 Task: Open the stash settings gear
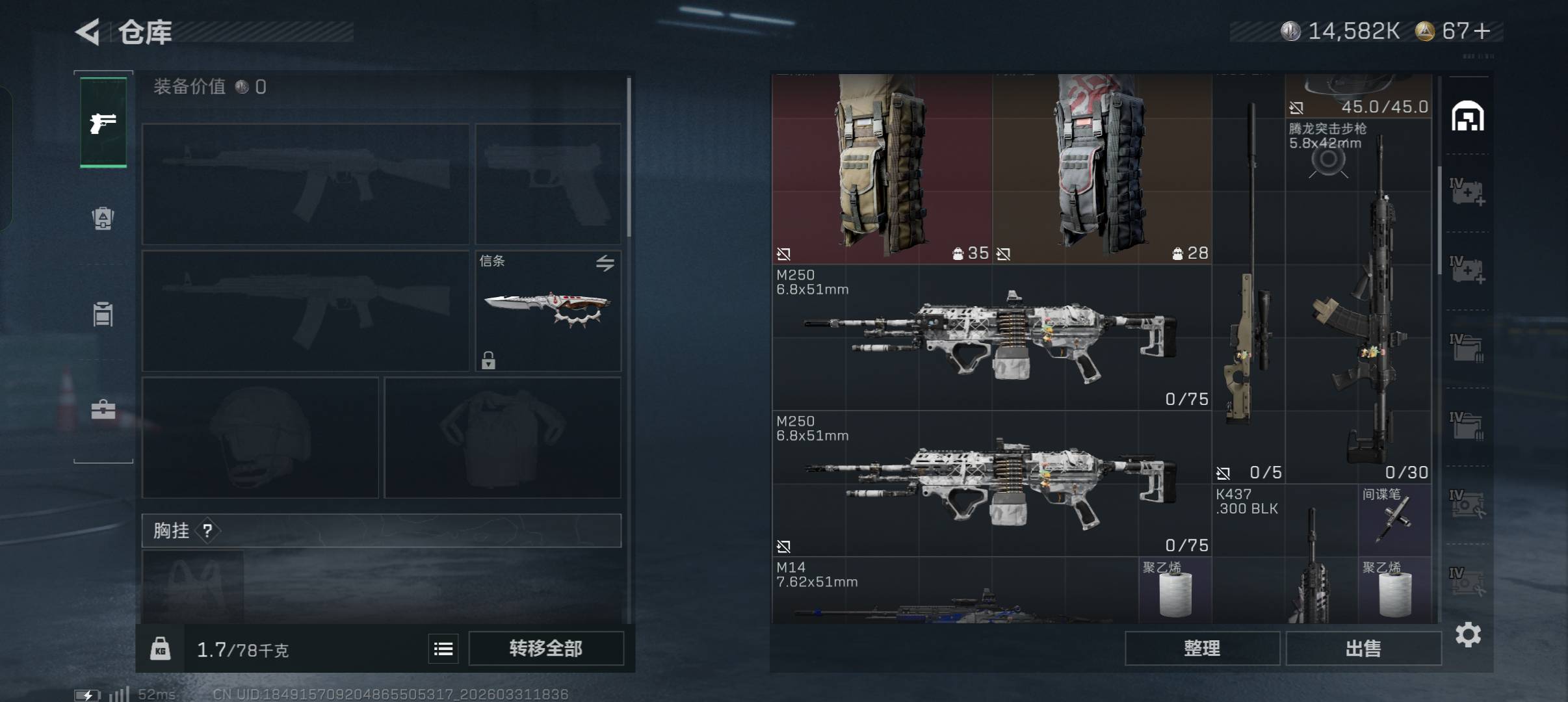[x=1468, y=634]
